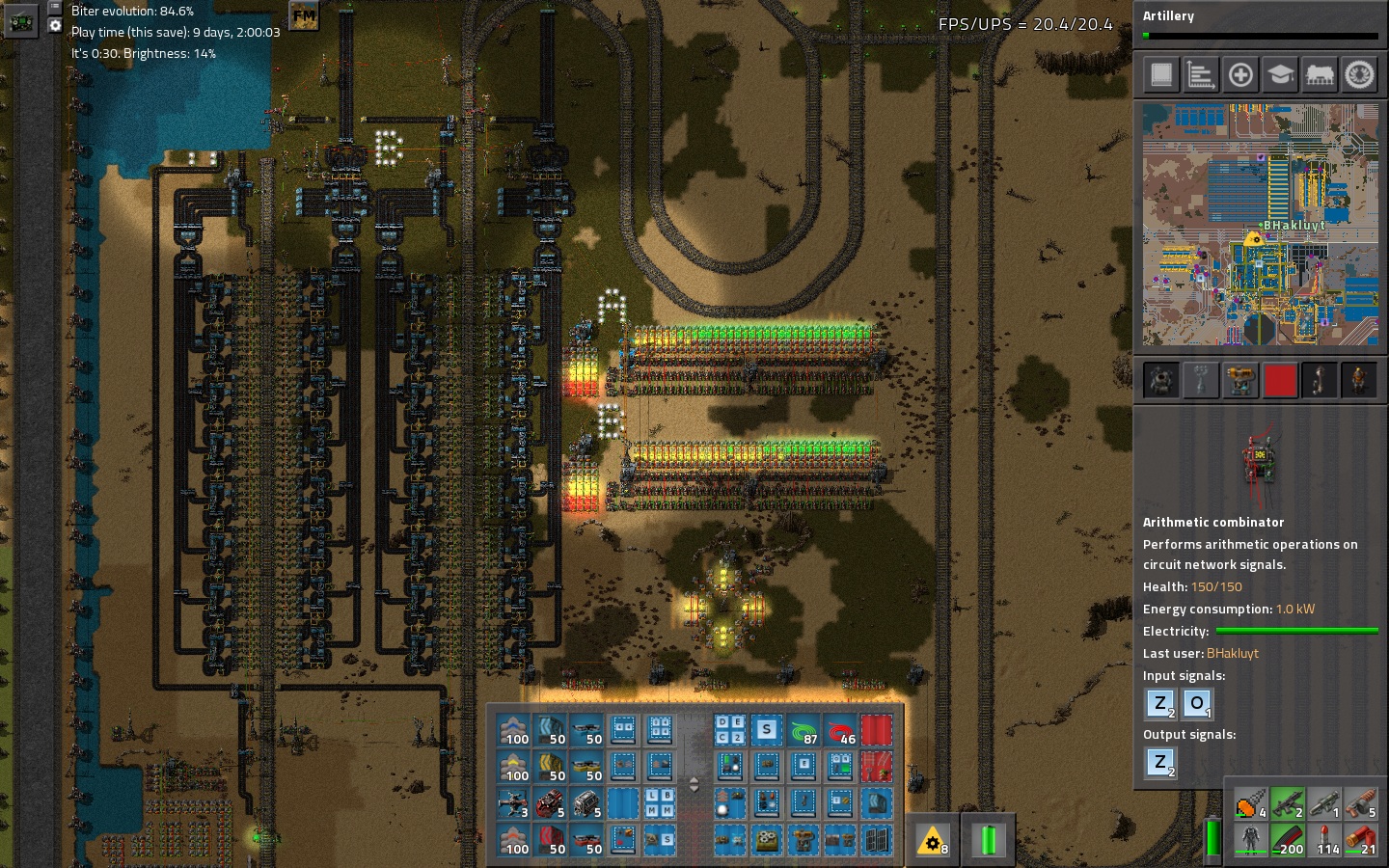Select the rocket launcher weapon slot
Screen dimensions: 1389x868
pos(1323,802)
